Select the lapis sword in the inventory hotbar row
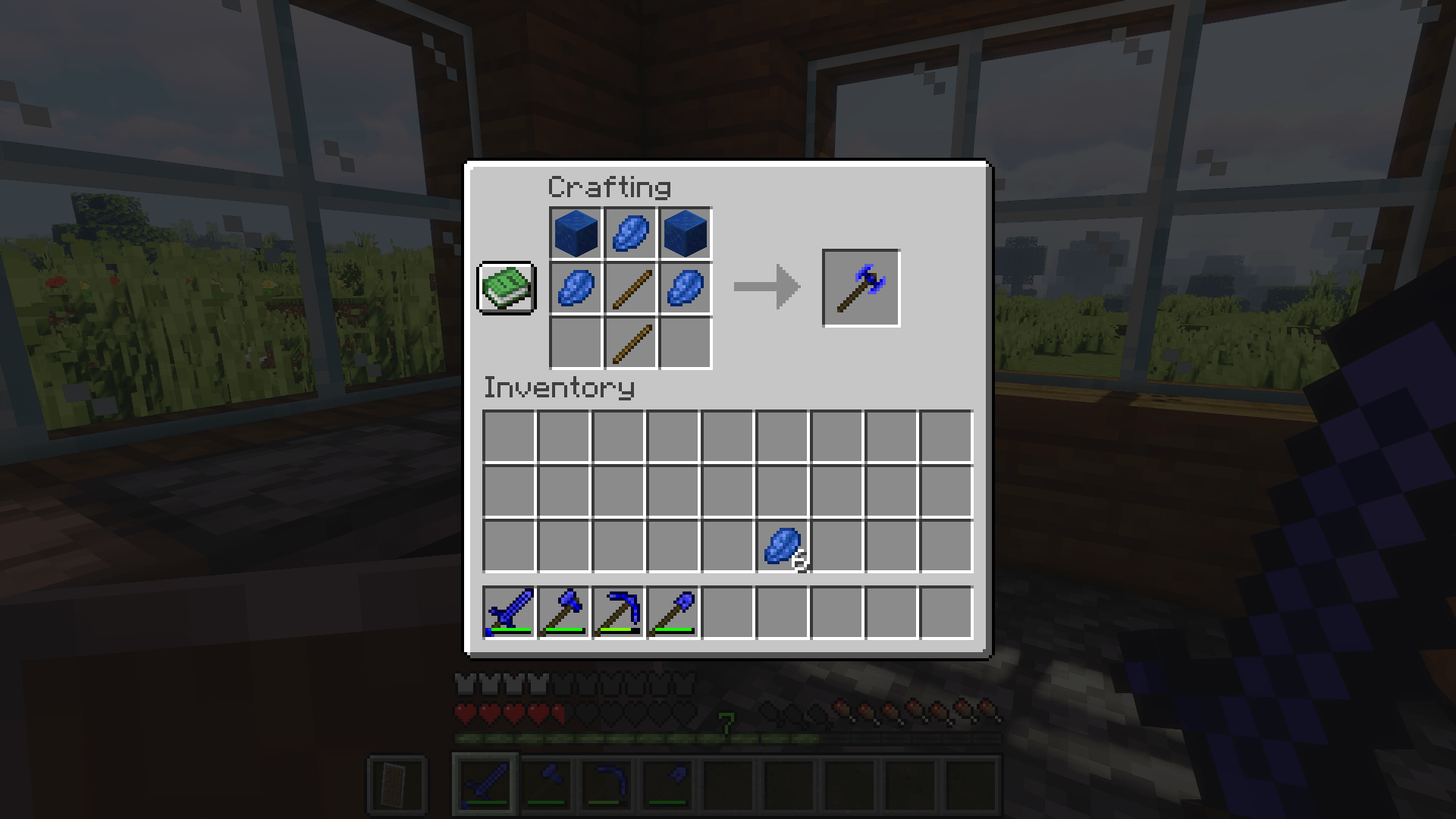Viewport: 1456px width, 819px height. point(509,613)
